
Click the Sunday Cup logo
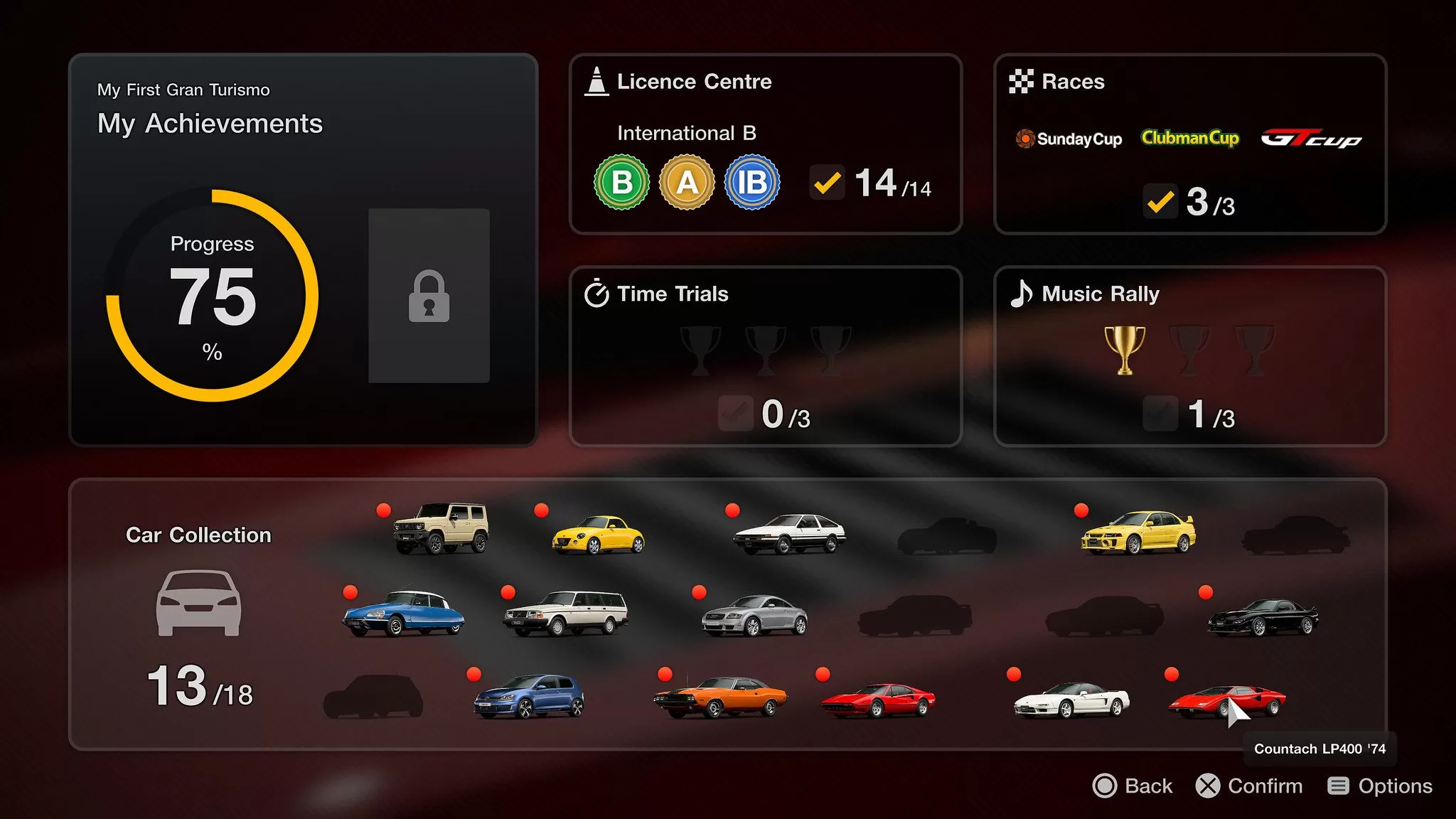tap(1068, 139)
